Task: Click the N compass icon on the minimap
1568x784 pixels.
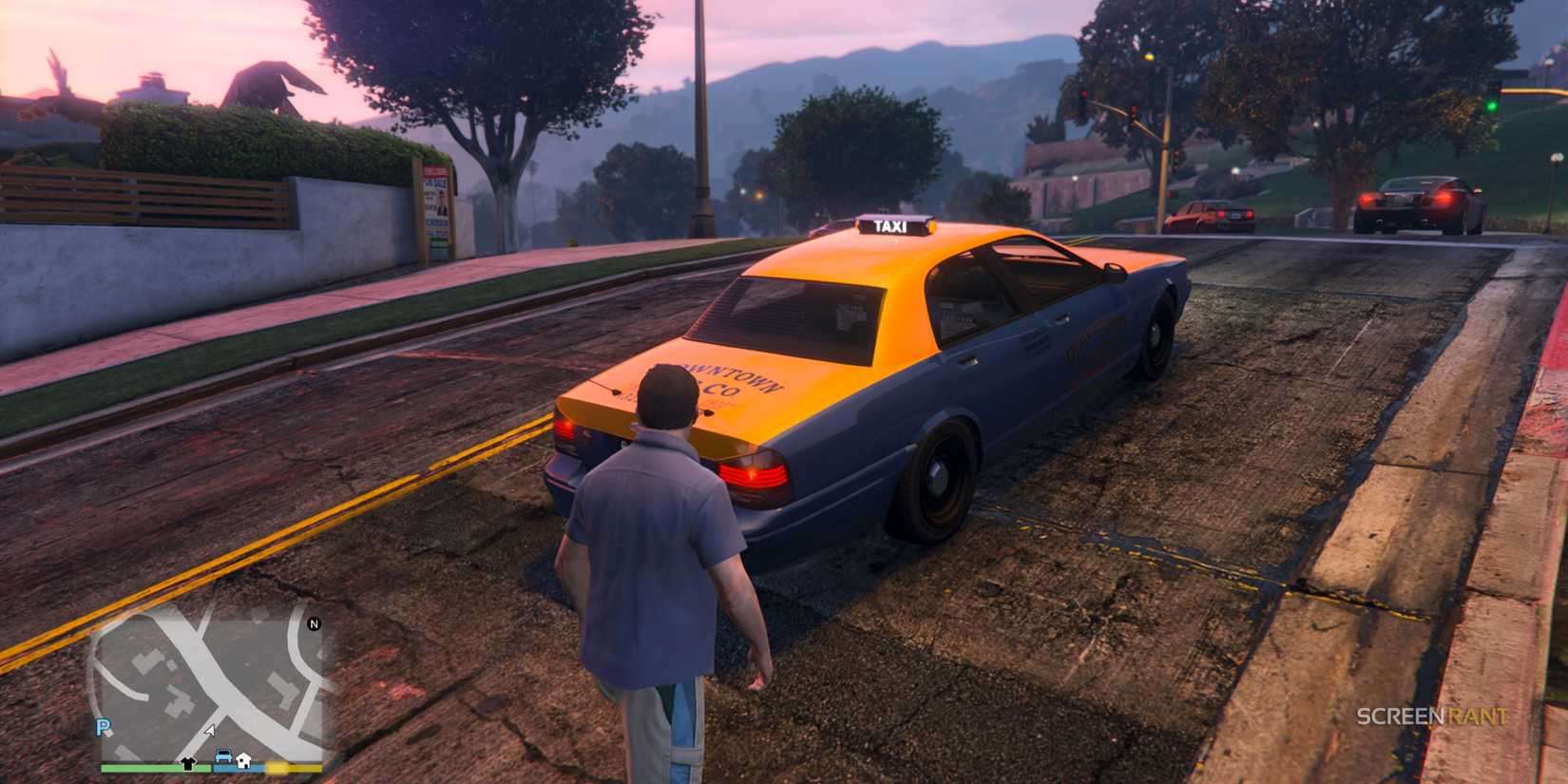Action: pyautogui.click(x=314, y=624)
